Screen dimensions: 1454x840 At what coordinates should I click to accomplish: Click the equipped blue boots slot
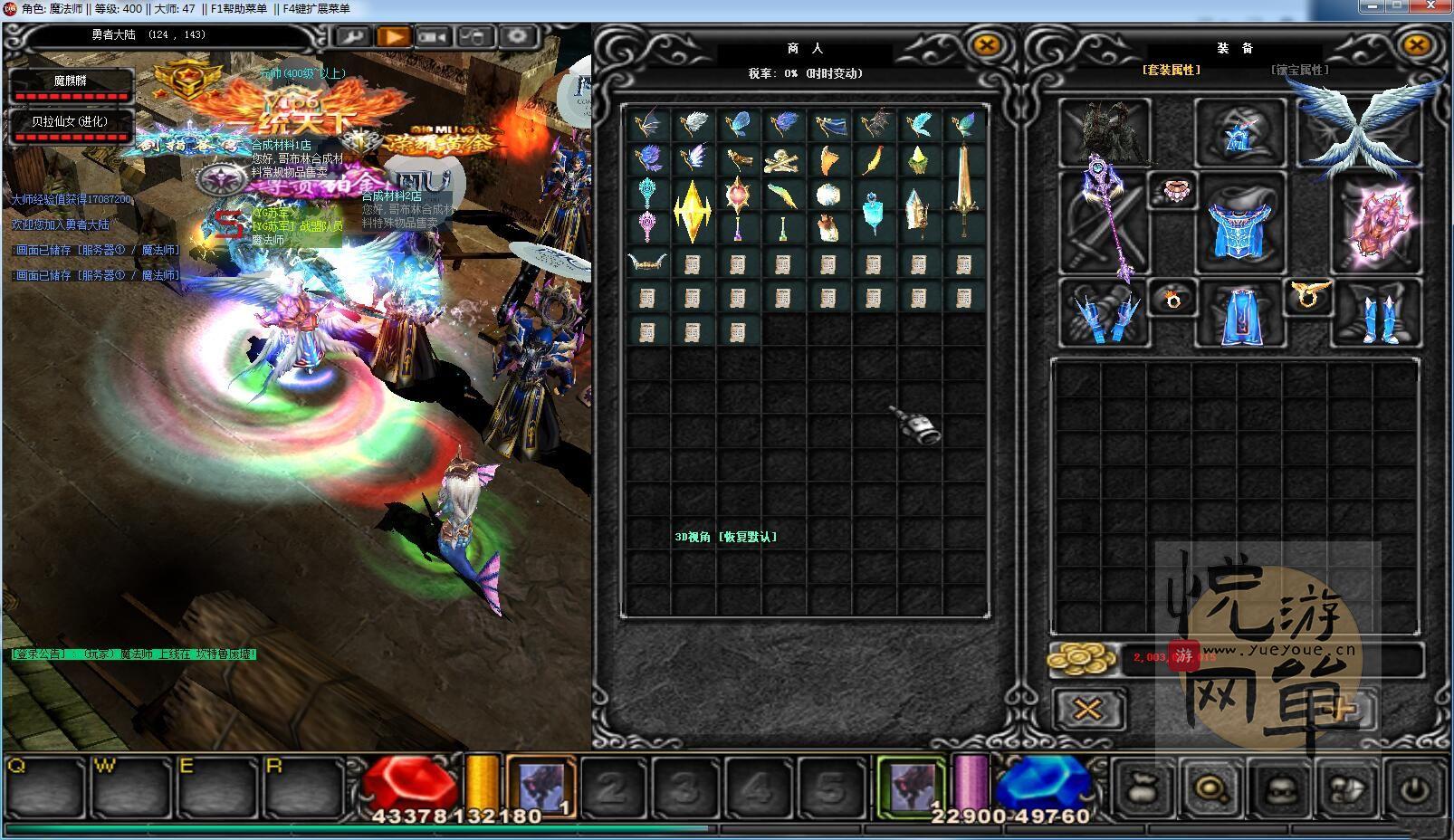tap(1377, 314)
